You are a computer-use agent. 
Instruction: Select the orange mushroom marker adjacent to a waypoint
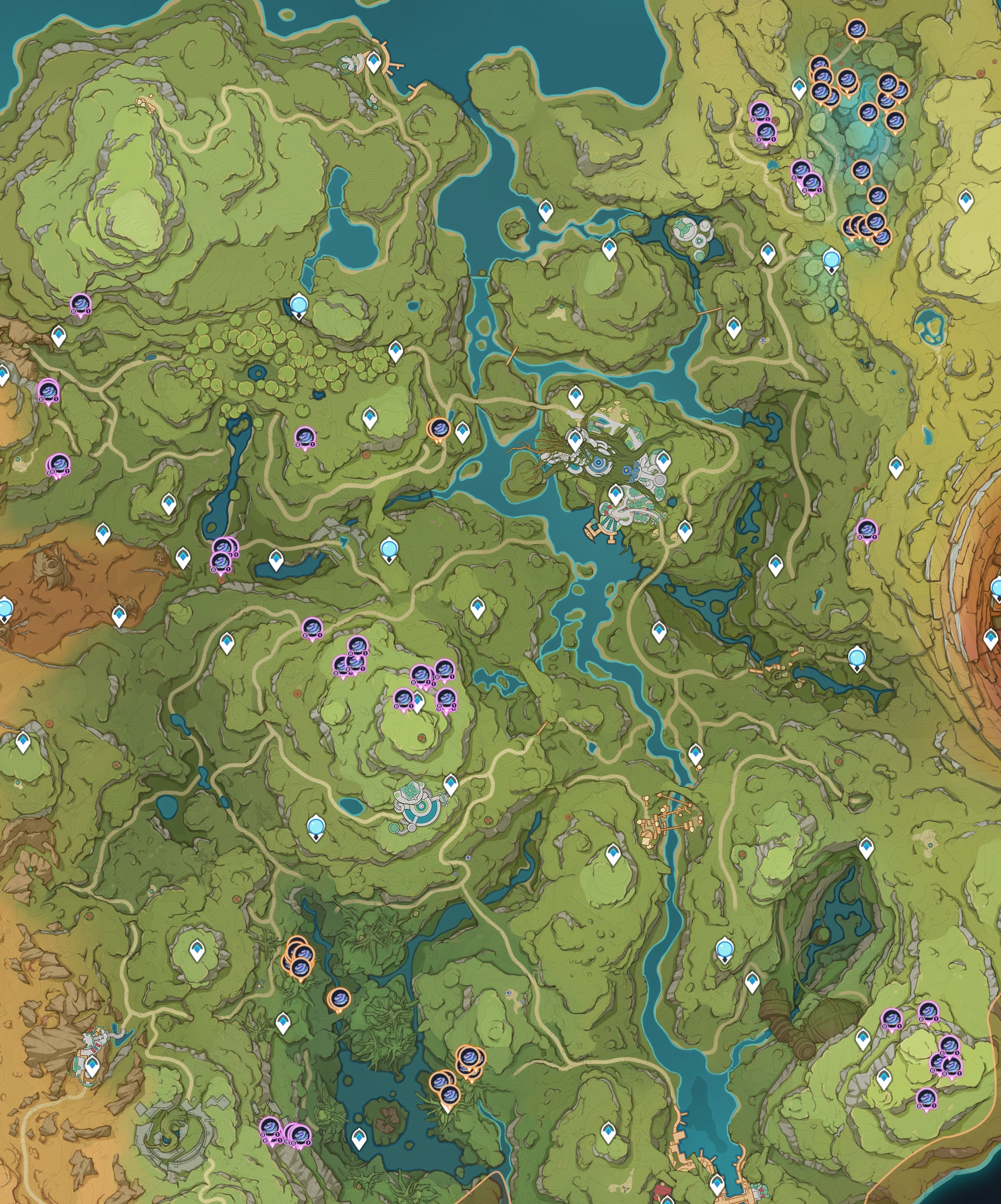pyautogui.click(x=440, y=429)
